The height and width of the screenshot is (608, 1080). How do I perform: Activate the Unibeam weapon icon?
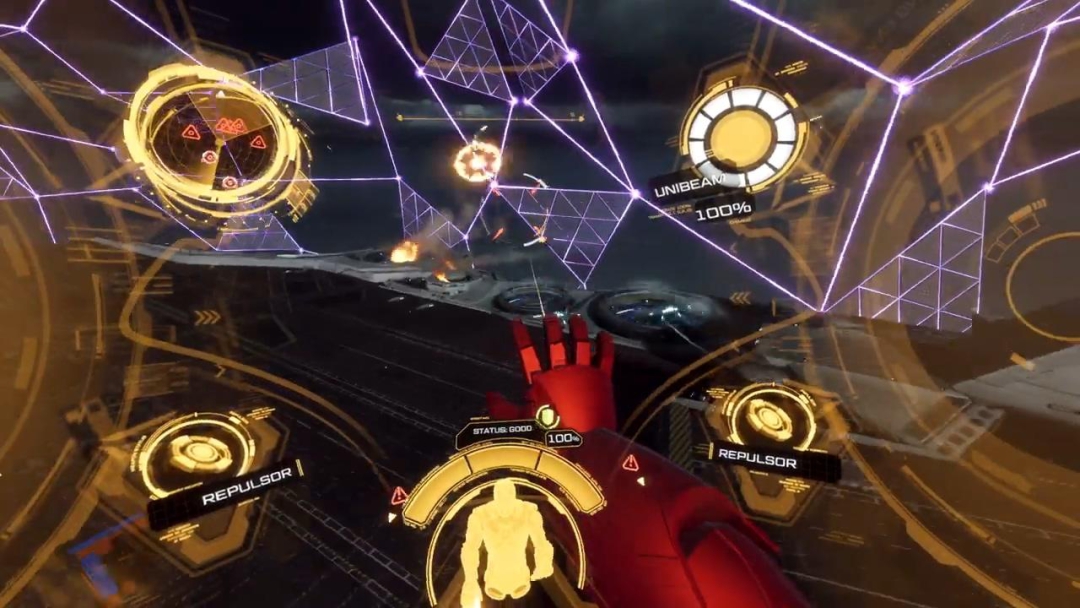point(744,135)
